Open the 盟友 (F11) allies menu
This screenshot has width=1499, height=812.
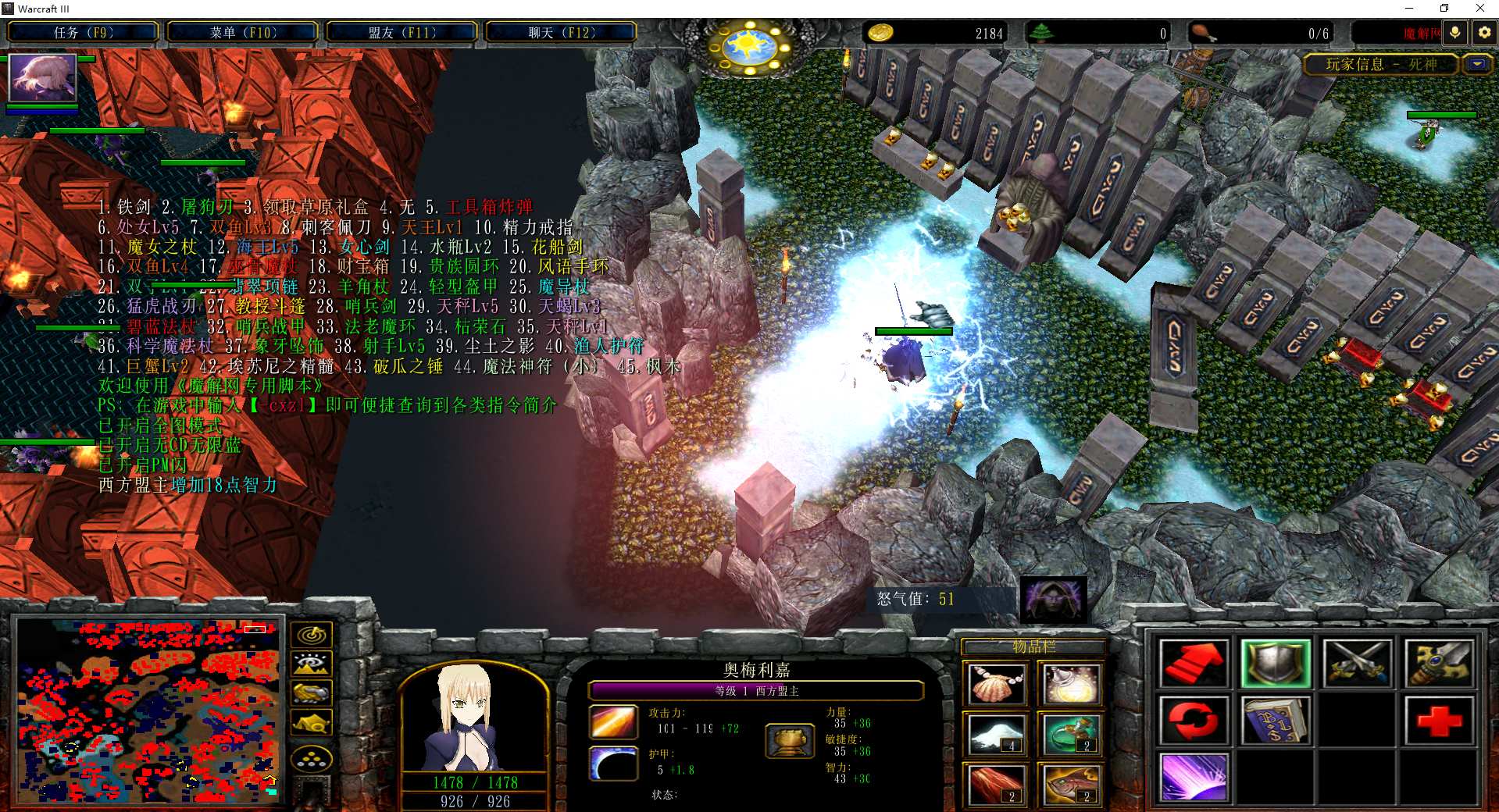[402, 33]
